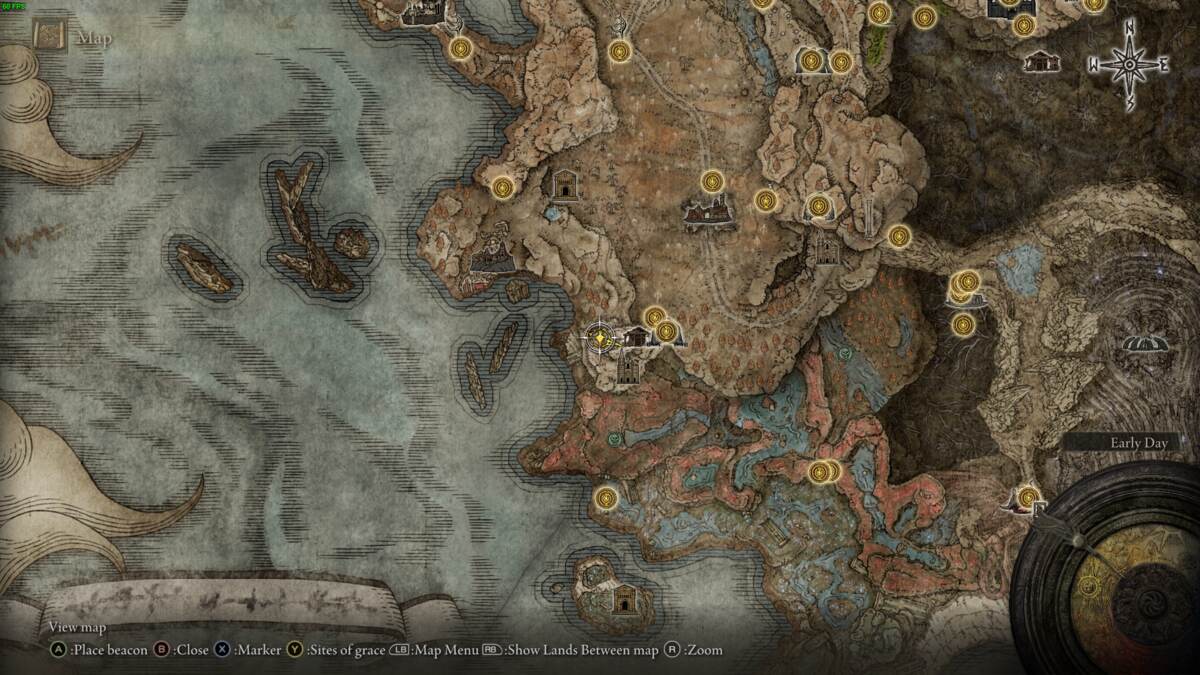Select the player position marker on the west coast
Screen dimensions: 1200x675
(598, 339)
